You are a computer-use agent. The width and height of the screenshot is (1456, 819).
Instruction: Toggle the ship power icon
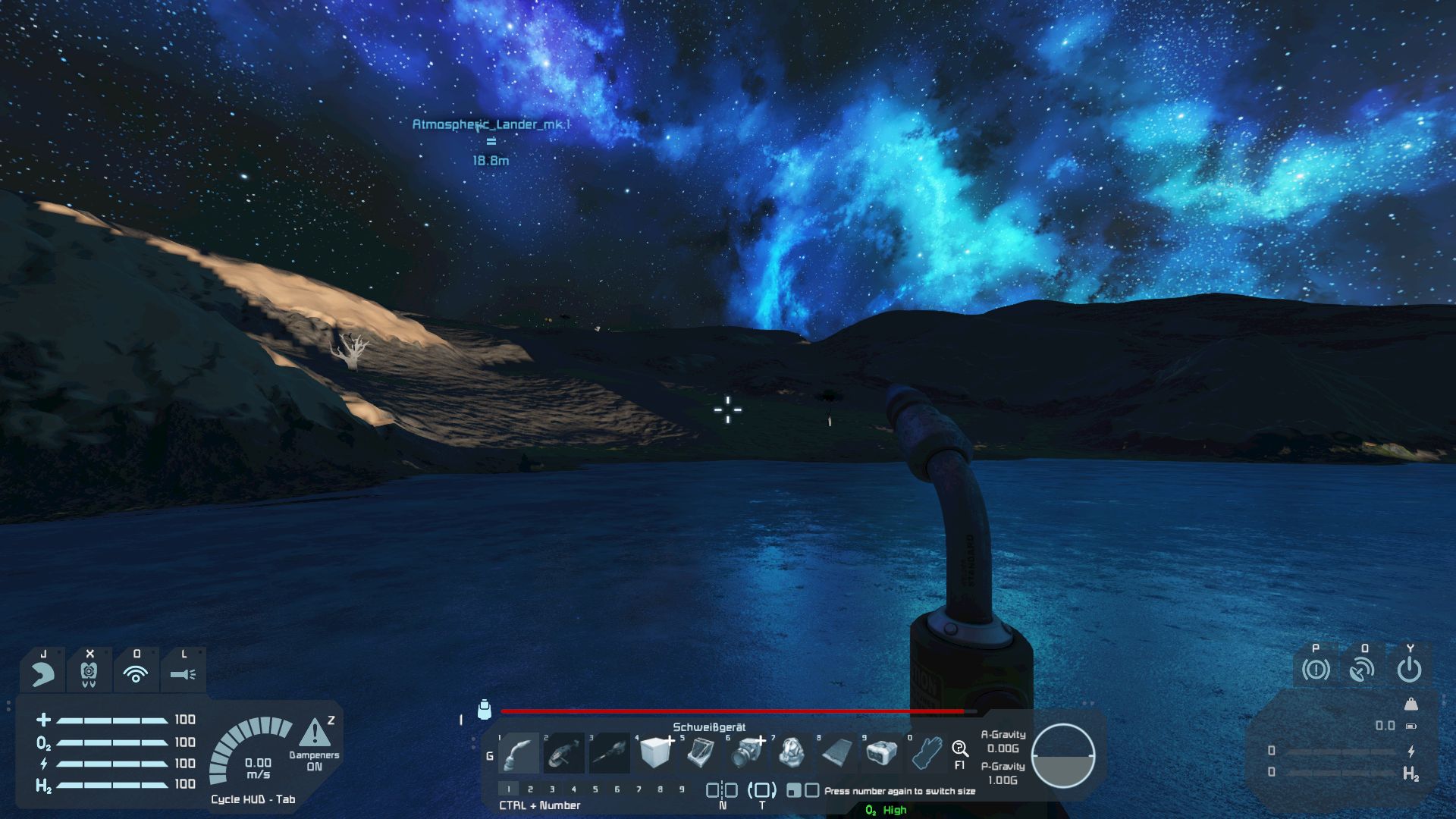(1409, 670)
